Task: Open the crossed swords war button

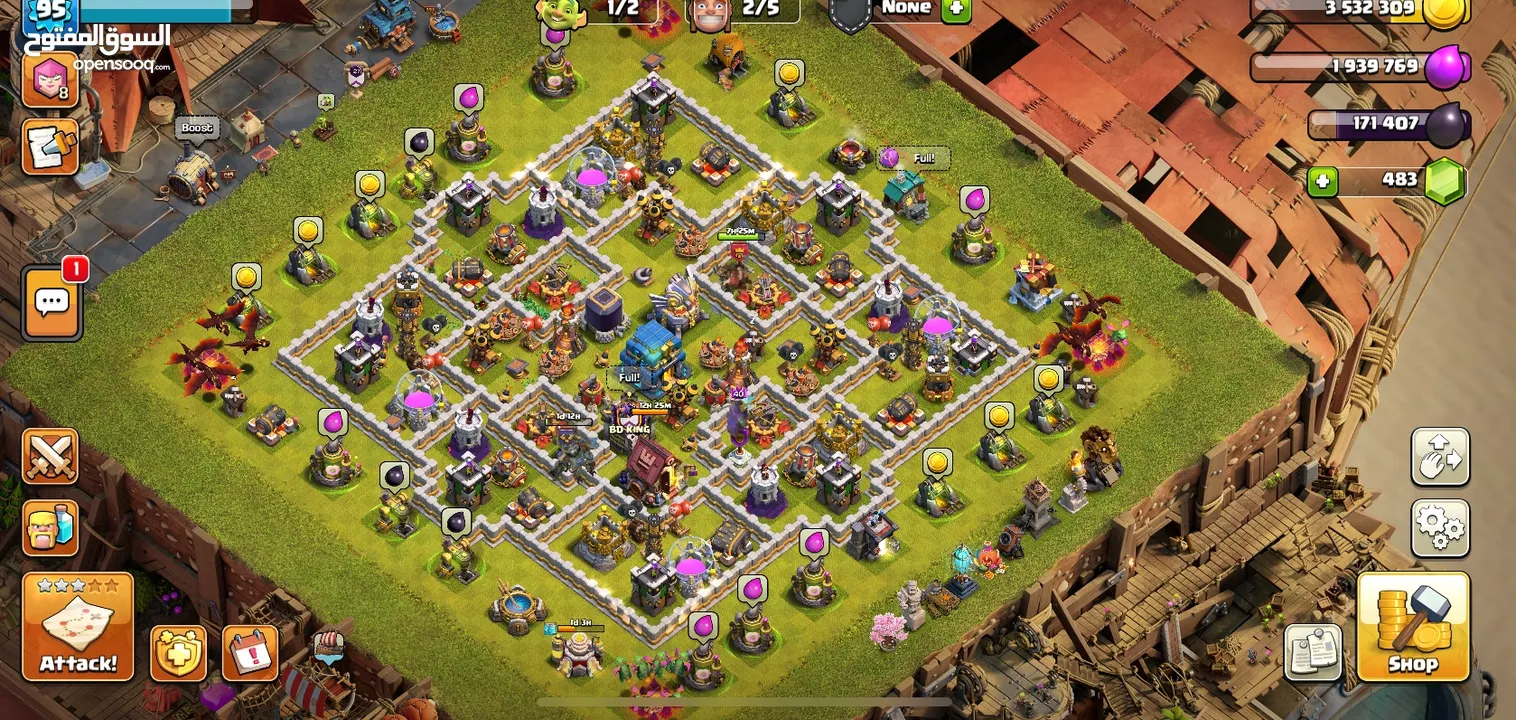Action: tap(50, 457)
